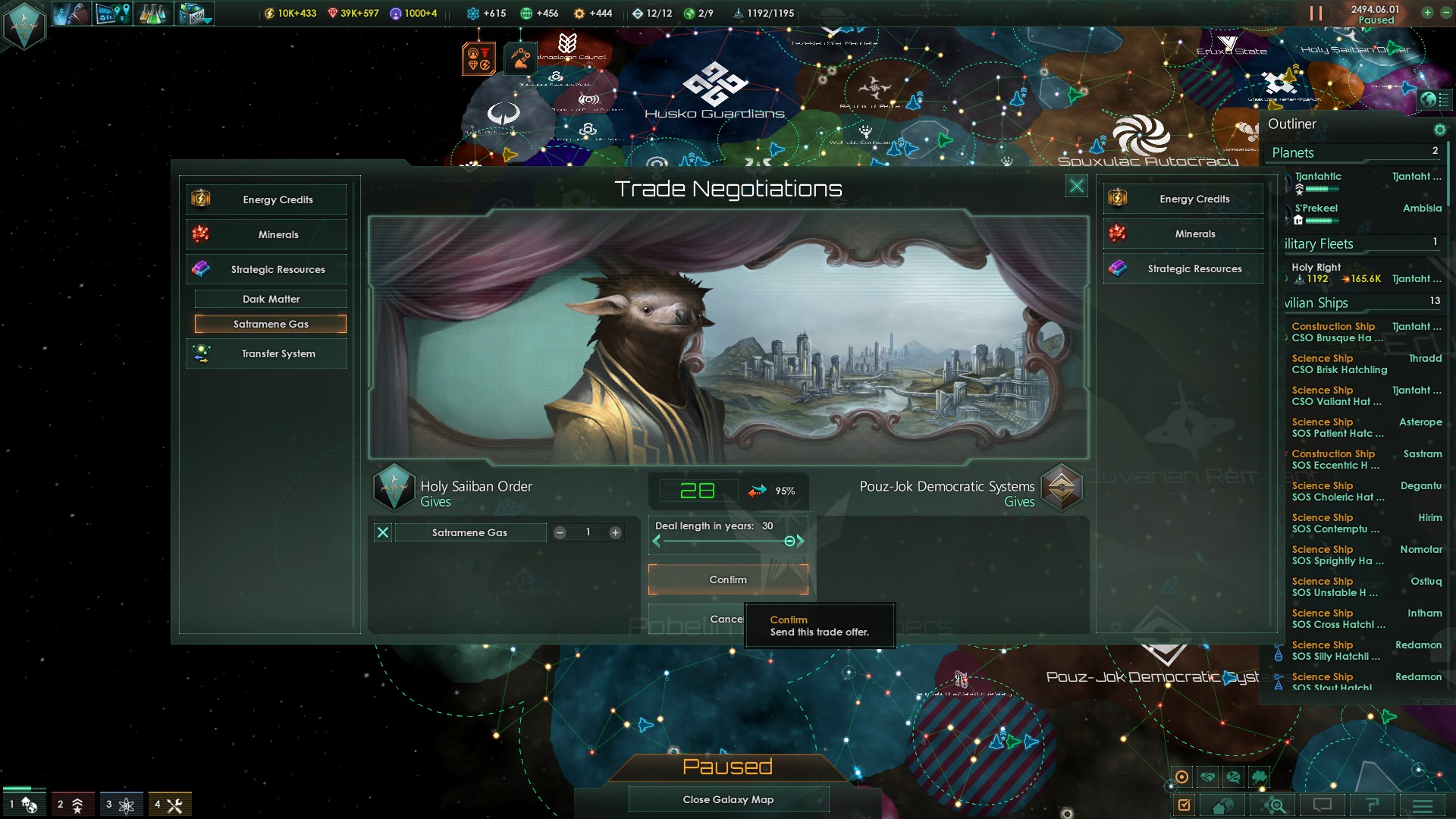
Task: Select Satramene Gas resource entry
Action: point(271,324)
